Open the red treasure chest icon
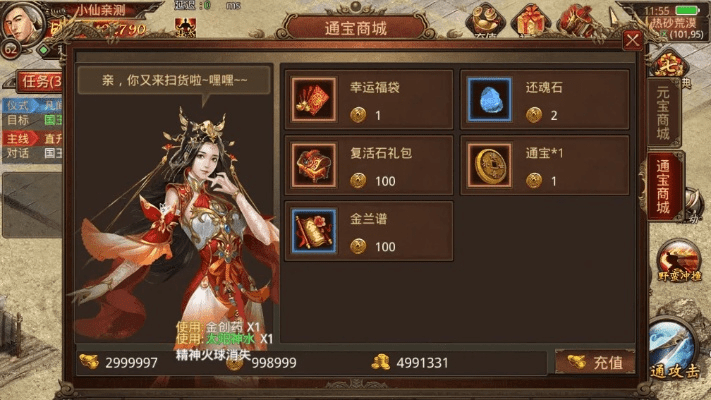The image size is (711, 400). coord(576,18)
